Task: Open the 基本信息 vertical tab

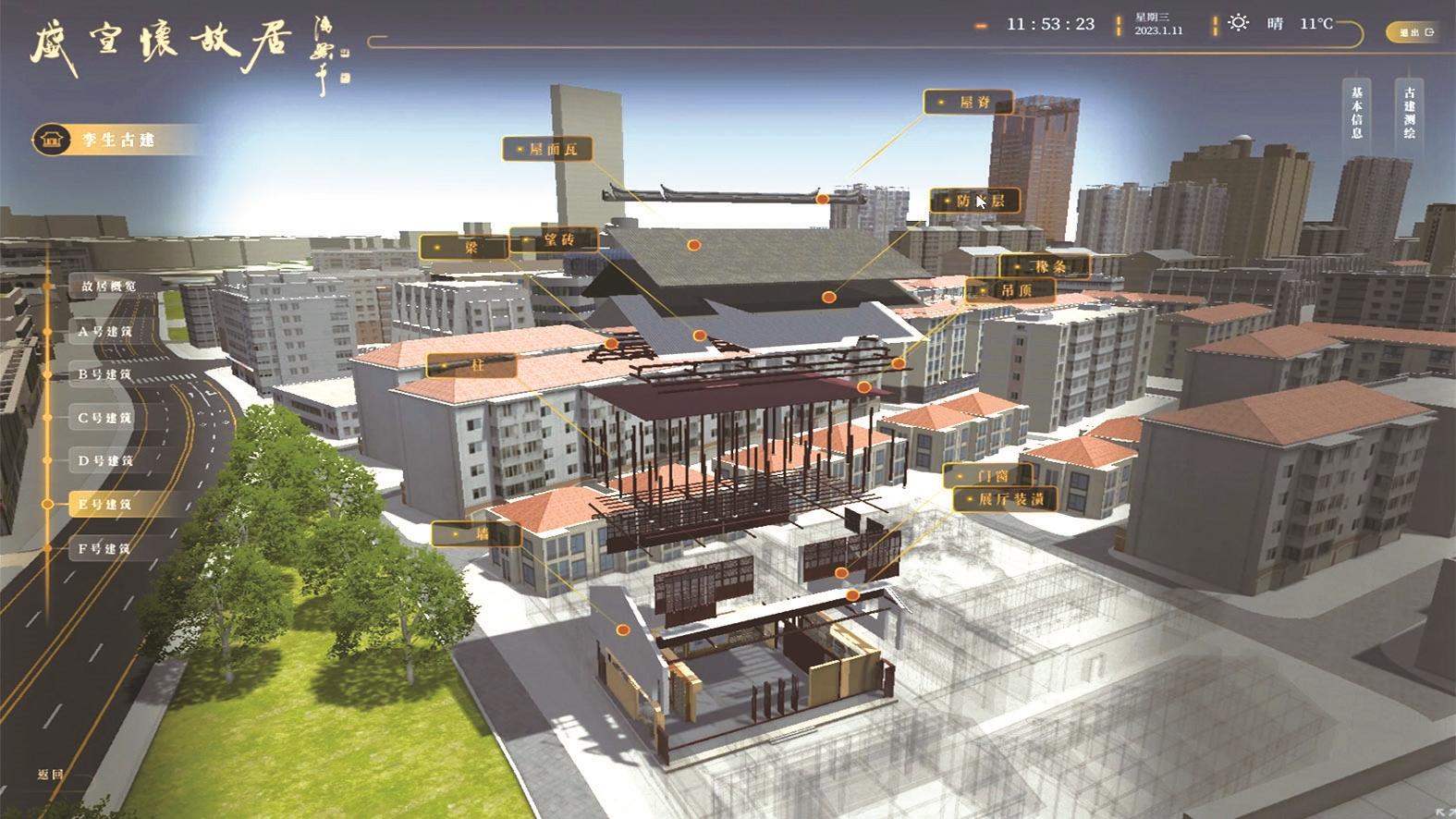Action: pyautogui.click(x=1357, y=112)
